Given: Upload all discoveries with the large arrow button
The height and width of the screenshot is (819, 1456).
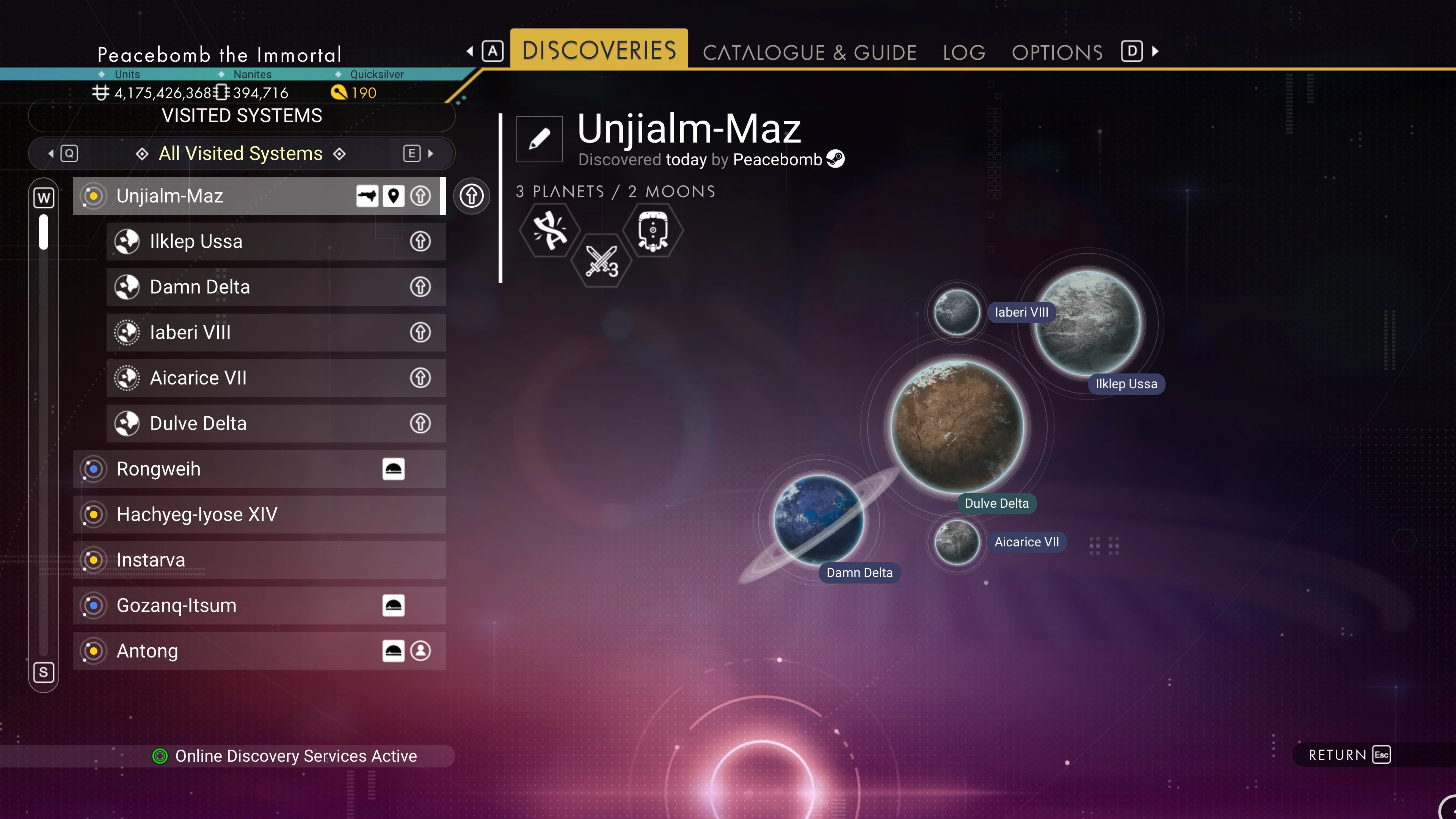Looking at the screenshot, I should [x=471, y=196].
